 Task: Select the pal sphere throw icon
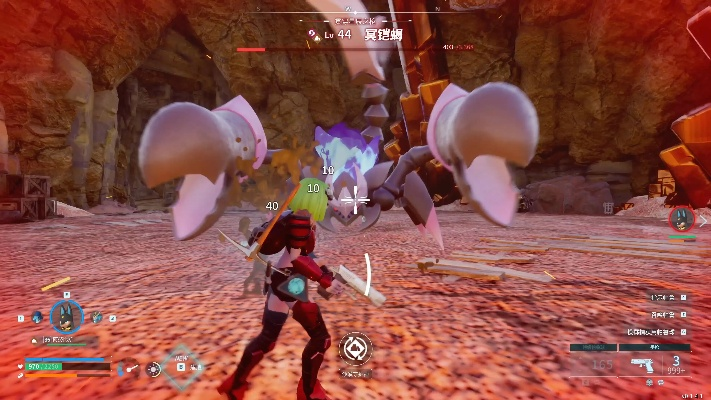point(355,349)
